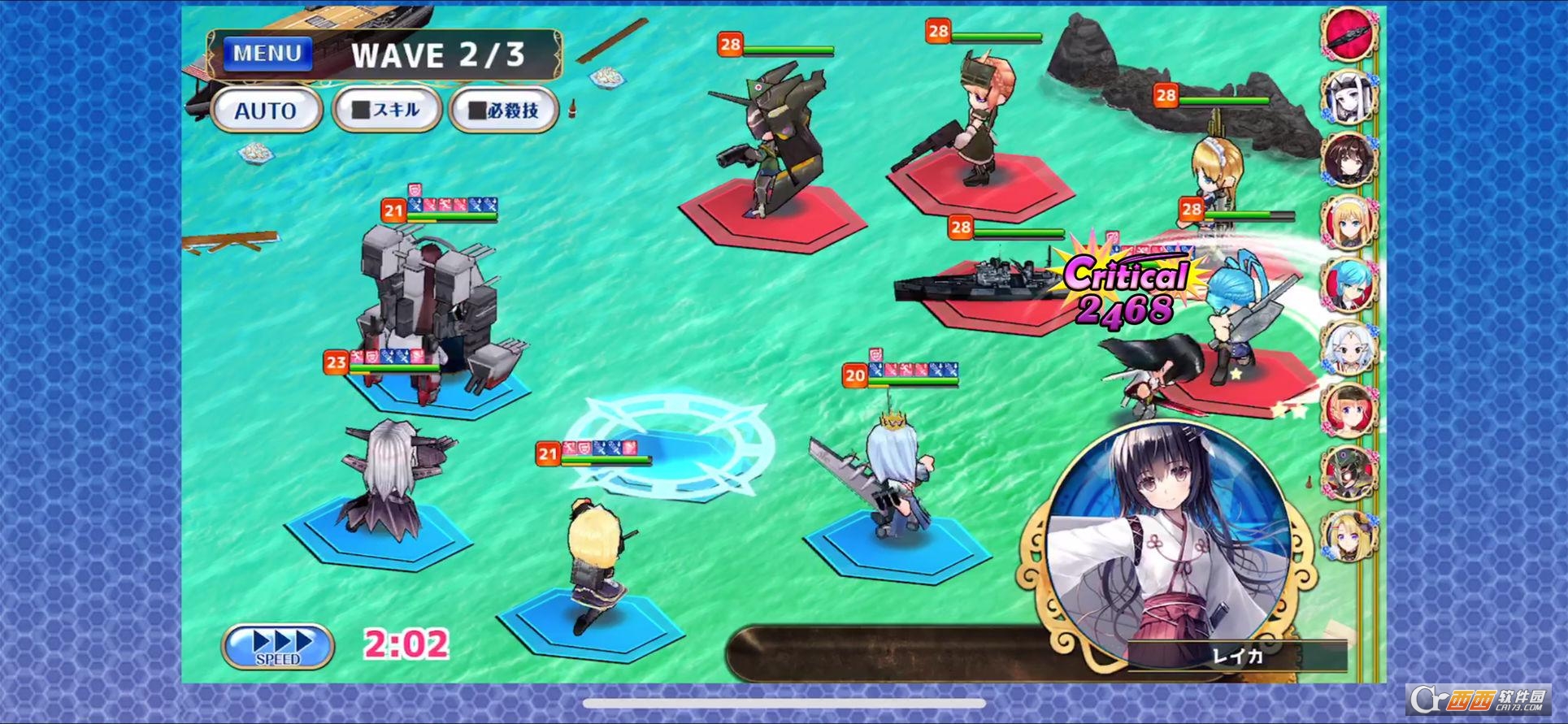Select the dark brown-haired girl portrait
This screenshot has height=724, width=1568.
point(1349,158)
